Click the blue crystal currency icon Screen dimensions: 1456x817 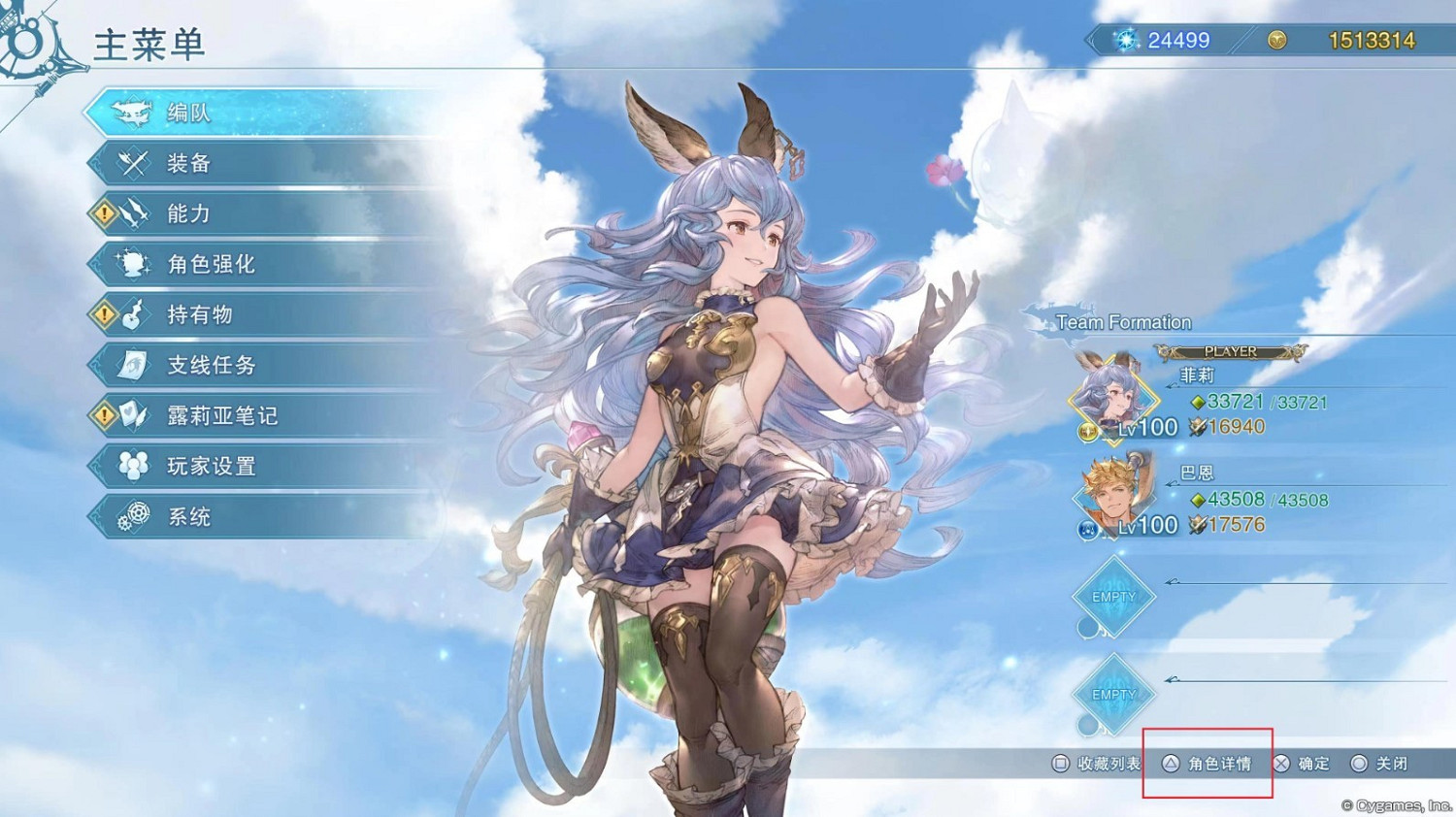point(1128,40)
